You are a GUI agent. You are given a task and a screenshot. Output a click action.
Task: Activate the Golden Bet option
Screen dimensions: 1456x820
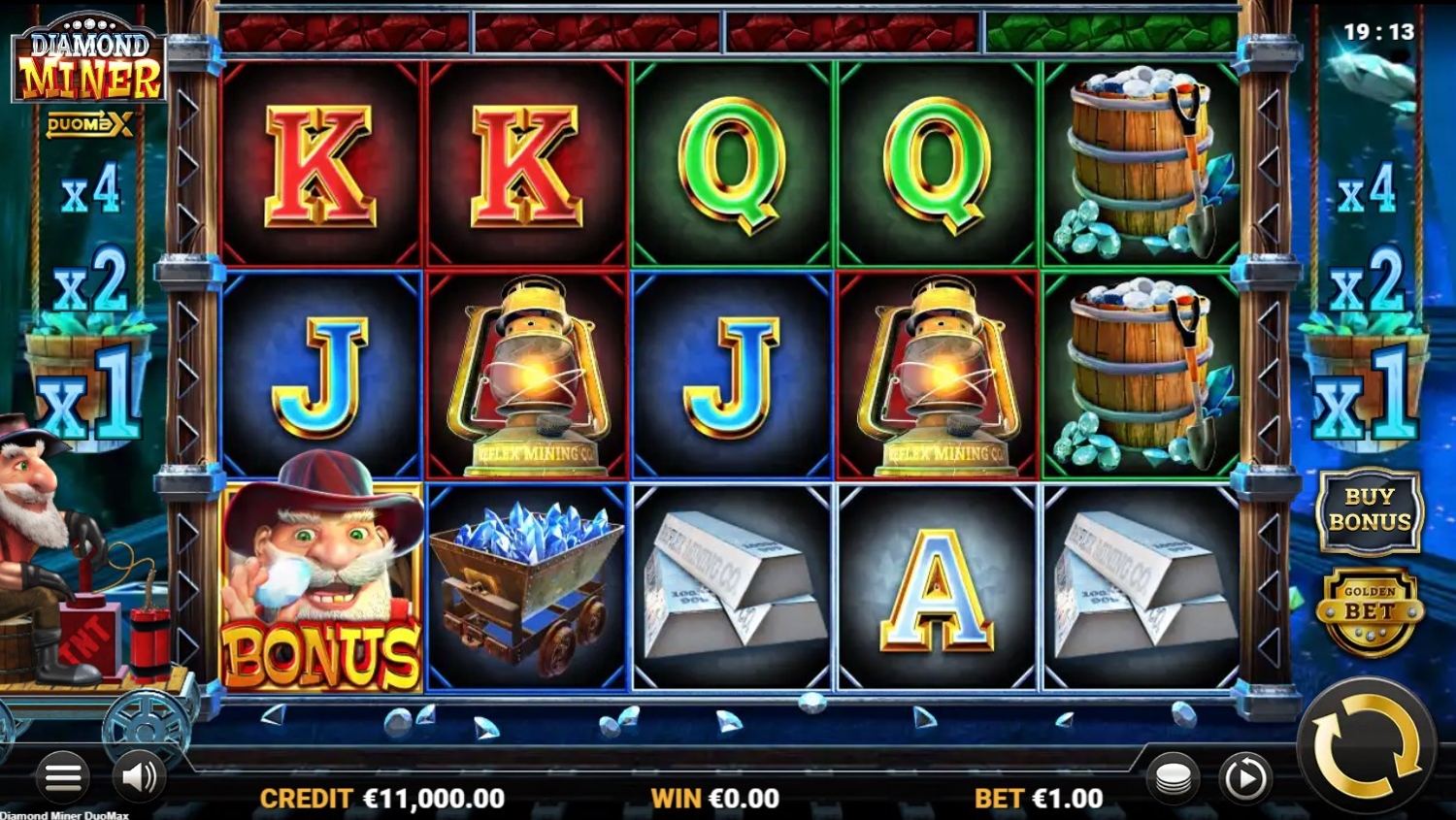click(x=1369, y=609)
